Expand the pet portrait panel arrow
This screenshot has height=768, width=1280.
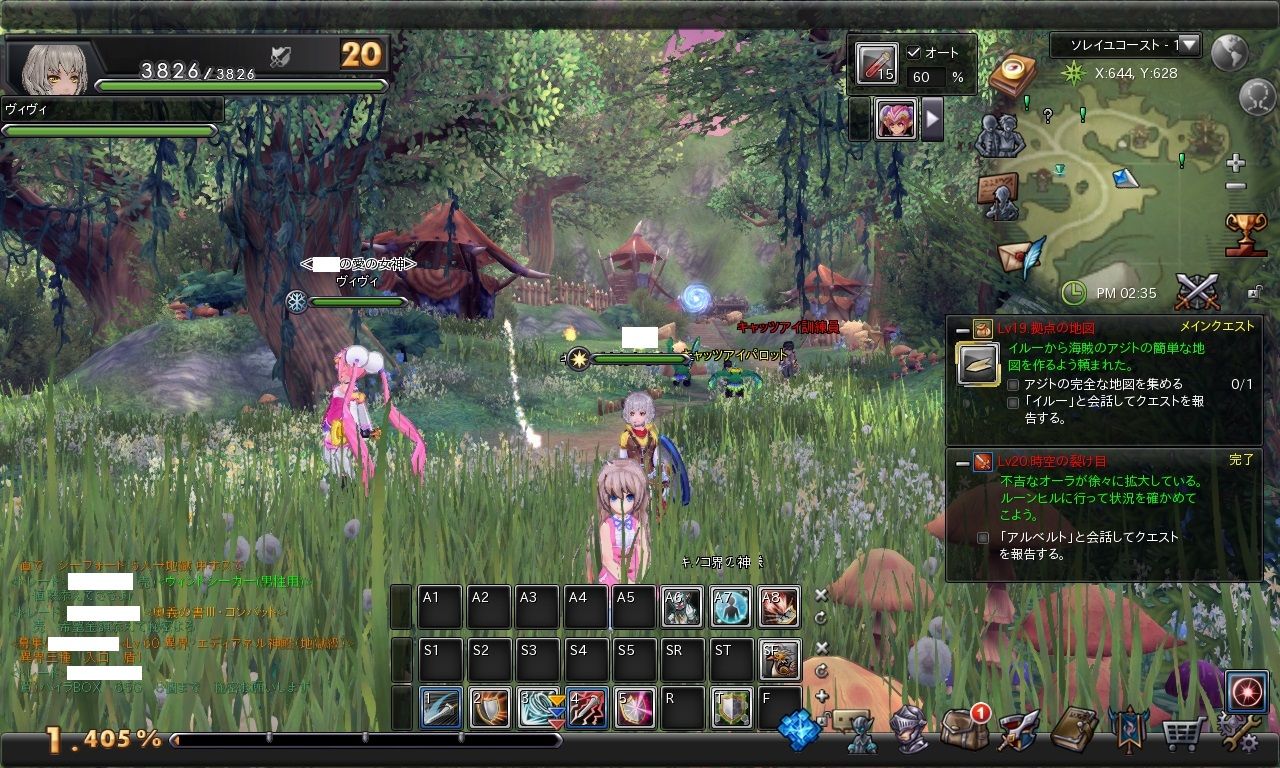(932, 120)
